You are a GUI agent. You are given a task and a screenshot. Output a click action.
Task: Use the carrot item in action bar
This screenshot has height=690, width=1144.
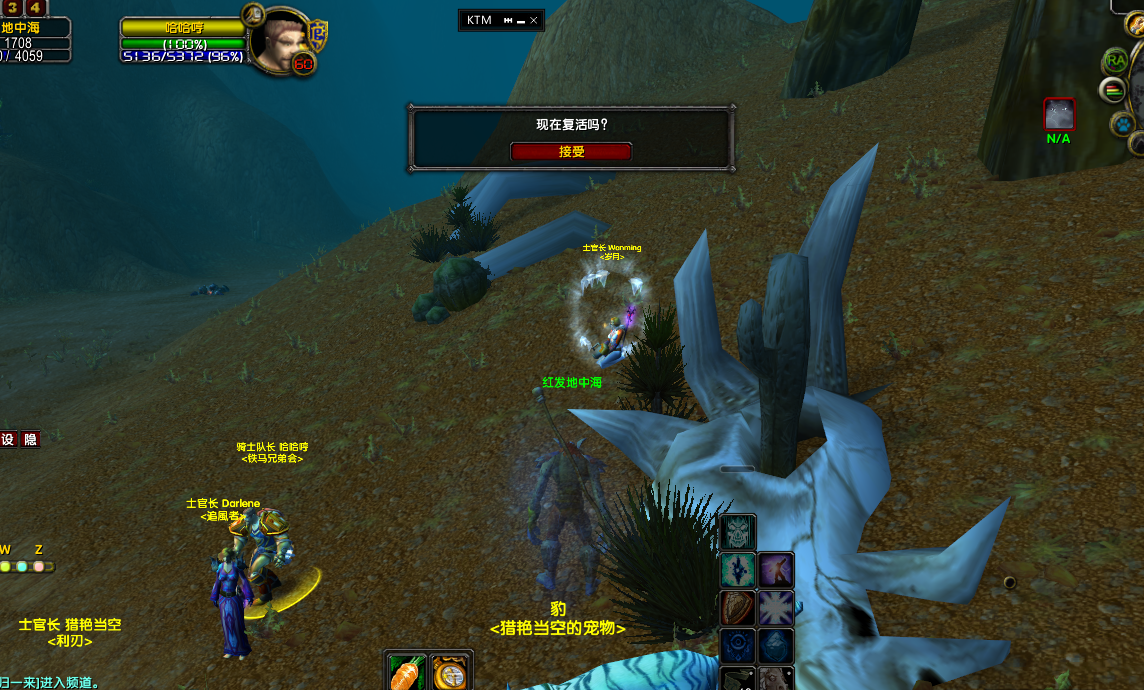click(405, 671)
